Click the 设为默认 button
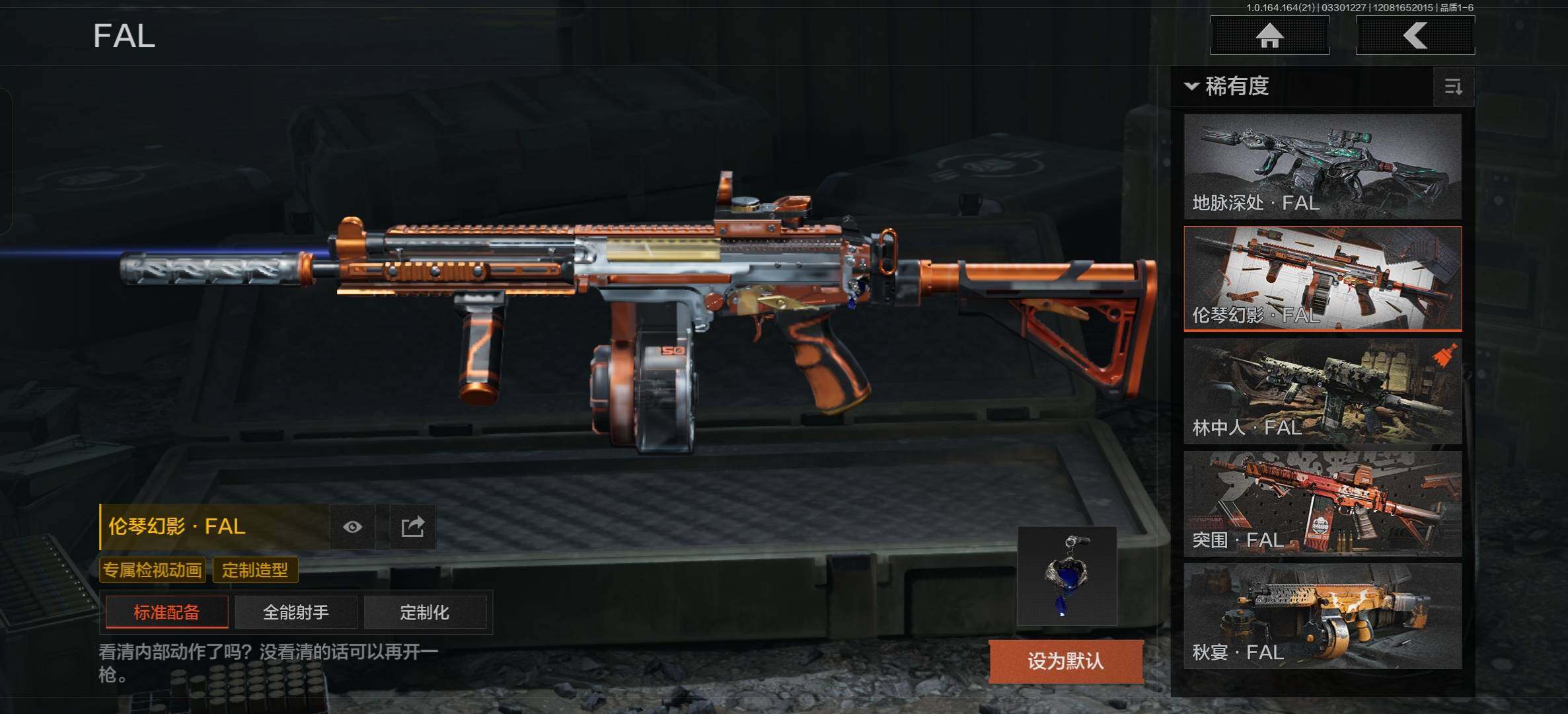Screen dimensions: 1568x714 coord(1065,660)
